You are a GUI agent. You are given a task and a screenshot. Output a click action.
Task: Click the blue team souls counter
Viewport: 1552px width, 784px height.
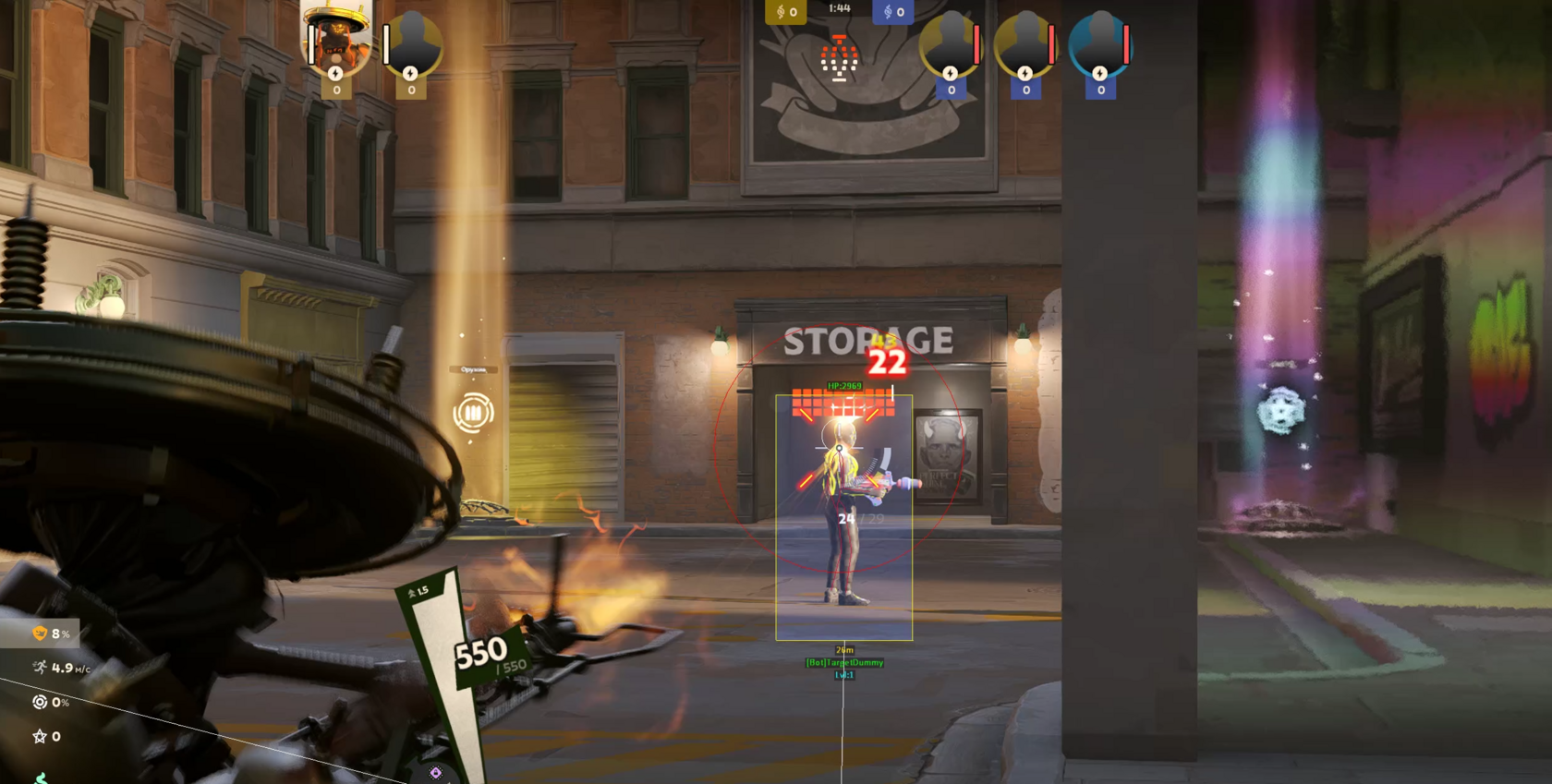pyautogui.click(x=893, y=12)
